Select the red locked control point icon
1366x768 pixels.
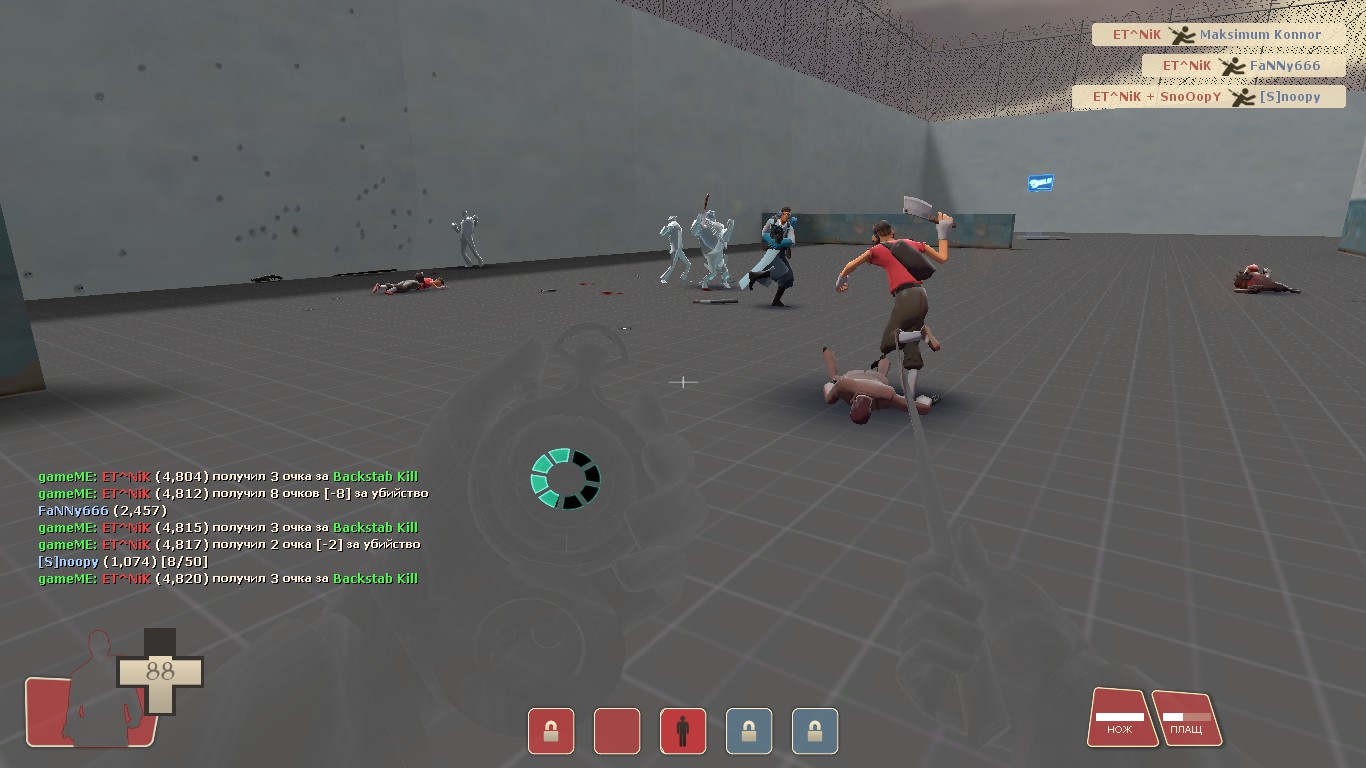pos(551,731)
